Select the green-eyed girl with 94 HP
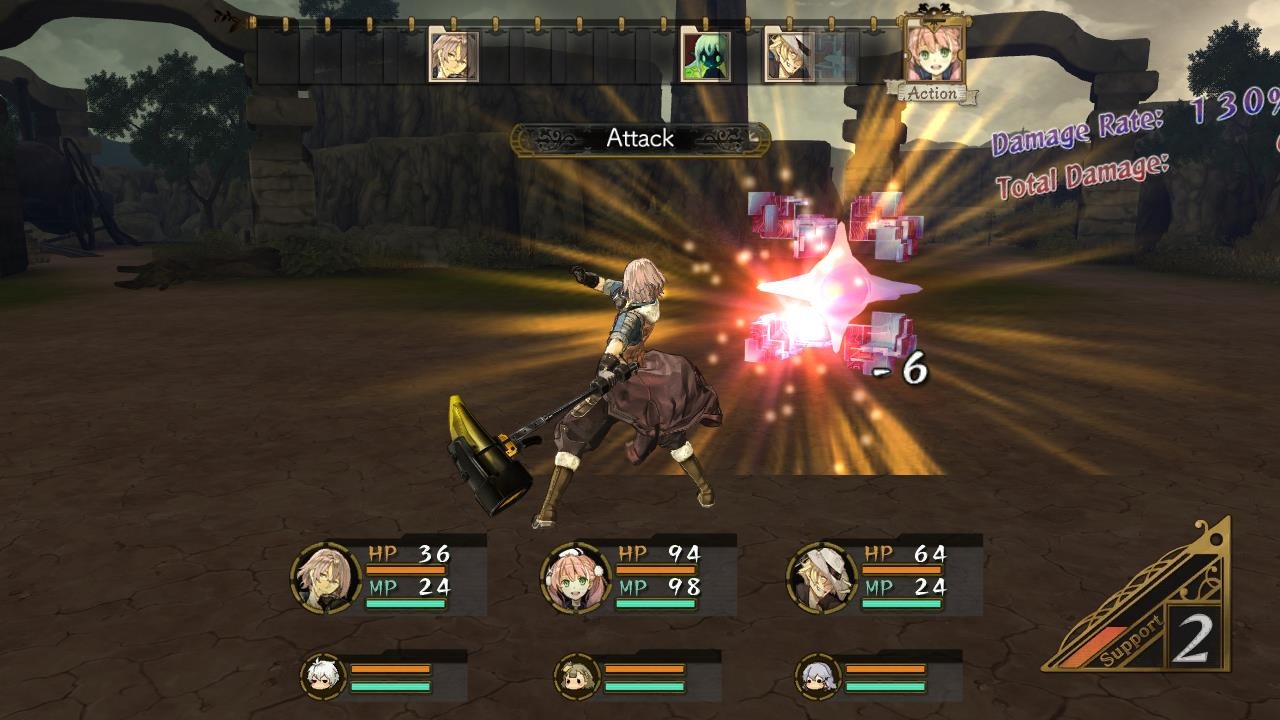The image size is (1280, 720). tap(576, 577)
